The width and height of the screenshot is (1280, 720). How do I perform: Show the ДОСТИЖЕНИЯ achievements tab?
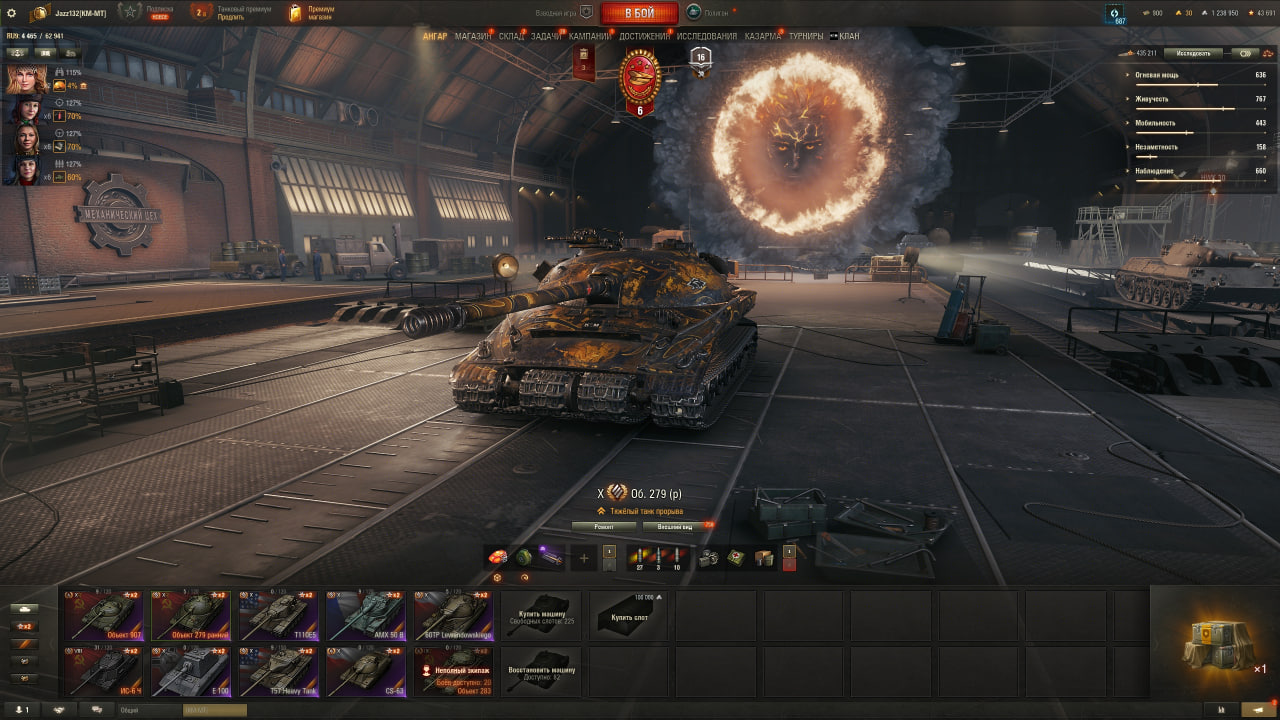644,36
